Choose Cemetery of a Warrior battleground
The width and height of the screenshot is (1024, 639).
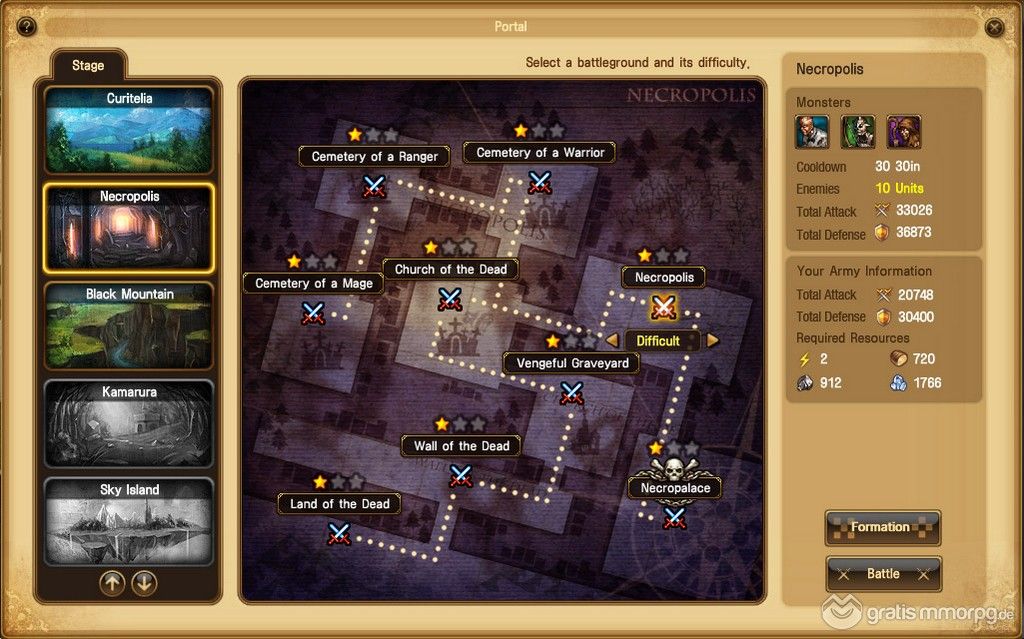click(x=540, y=182)
